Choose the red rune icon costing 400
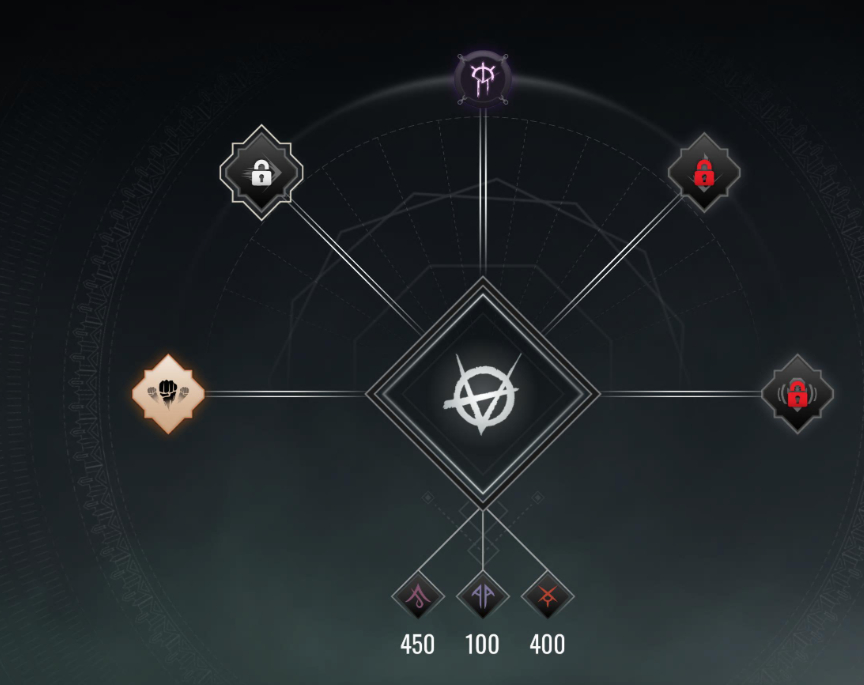Image resolution: width=864 pixels, height=685 pixels. tap(547, 597)
